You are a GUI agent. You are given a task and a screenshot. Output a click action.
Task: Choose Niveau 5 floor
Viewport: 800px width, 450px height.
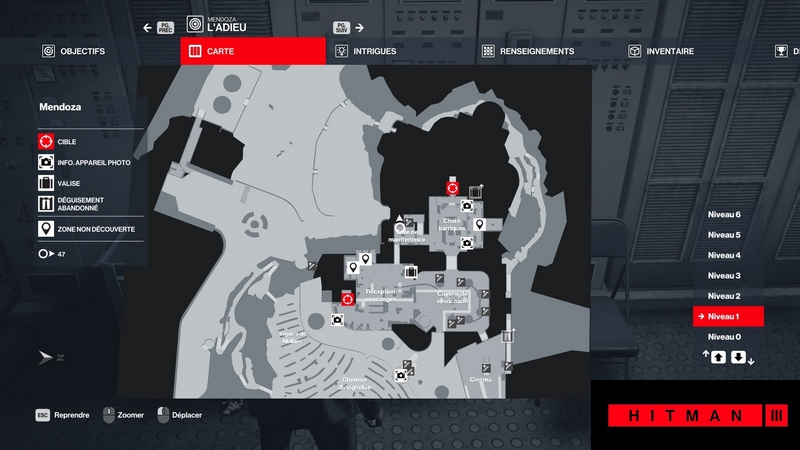point(724,235)
